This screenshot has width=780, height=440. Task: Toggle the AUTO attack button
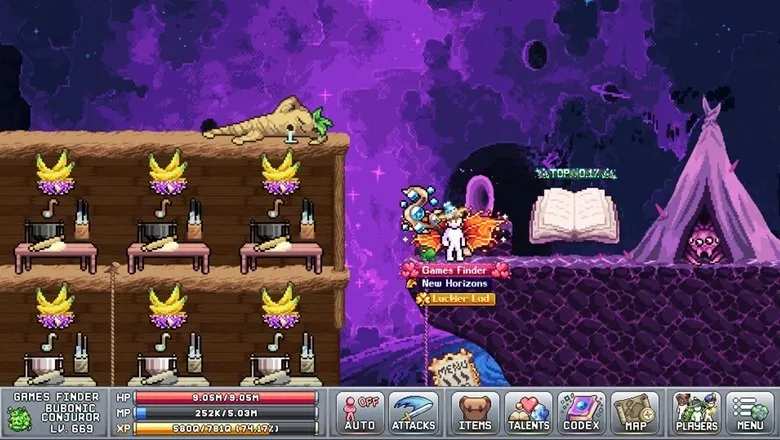pyautogui.click(x=360, y=412)
